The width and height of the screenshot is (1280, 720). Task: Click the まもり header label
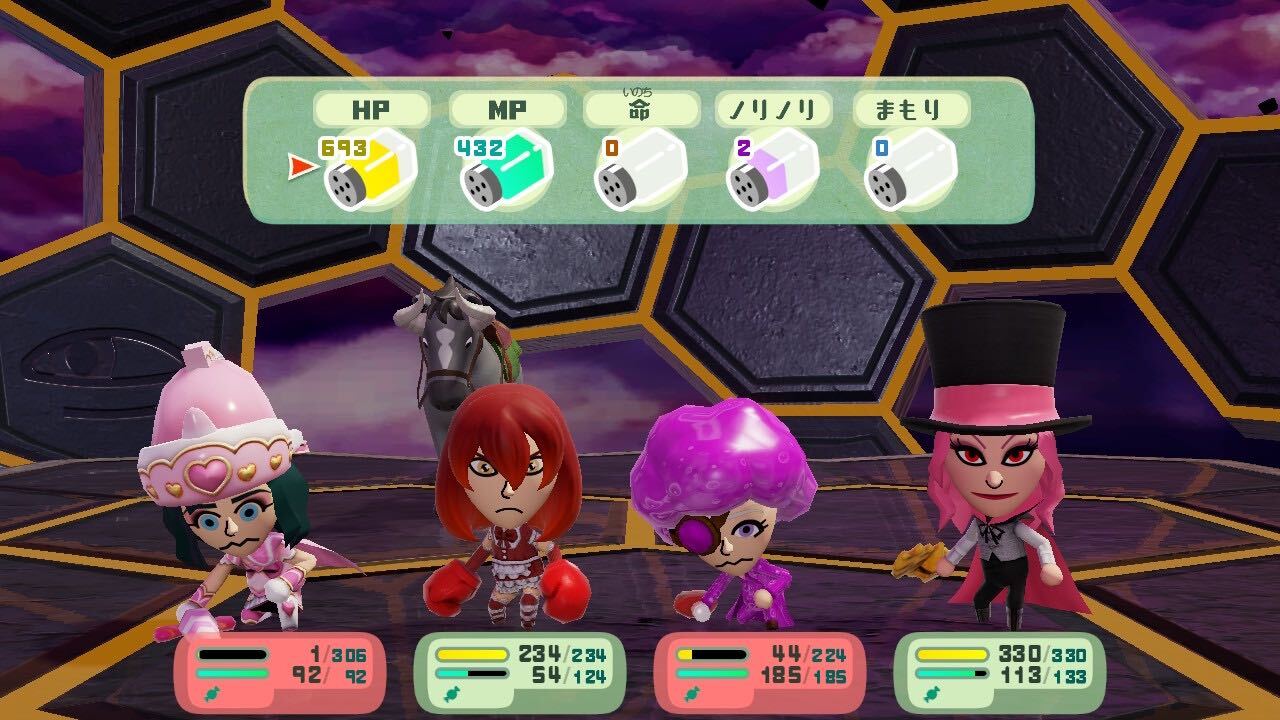[x=908, y=110]
